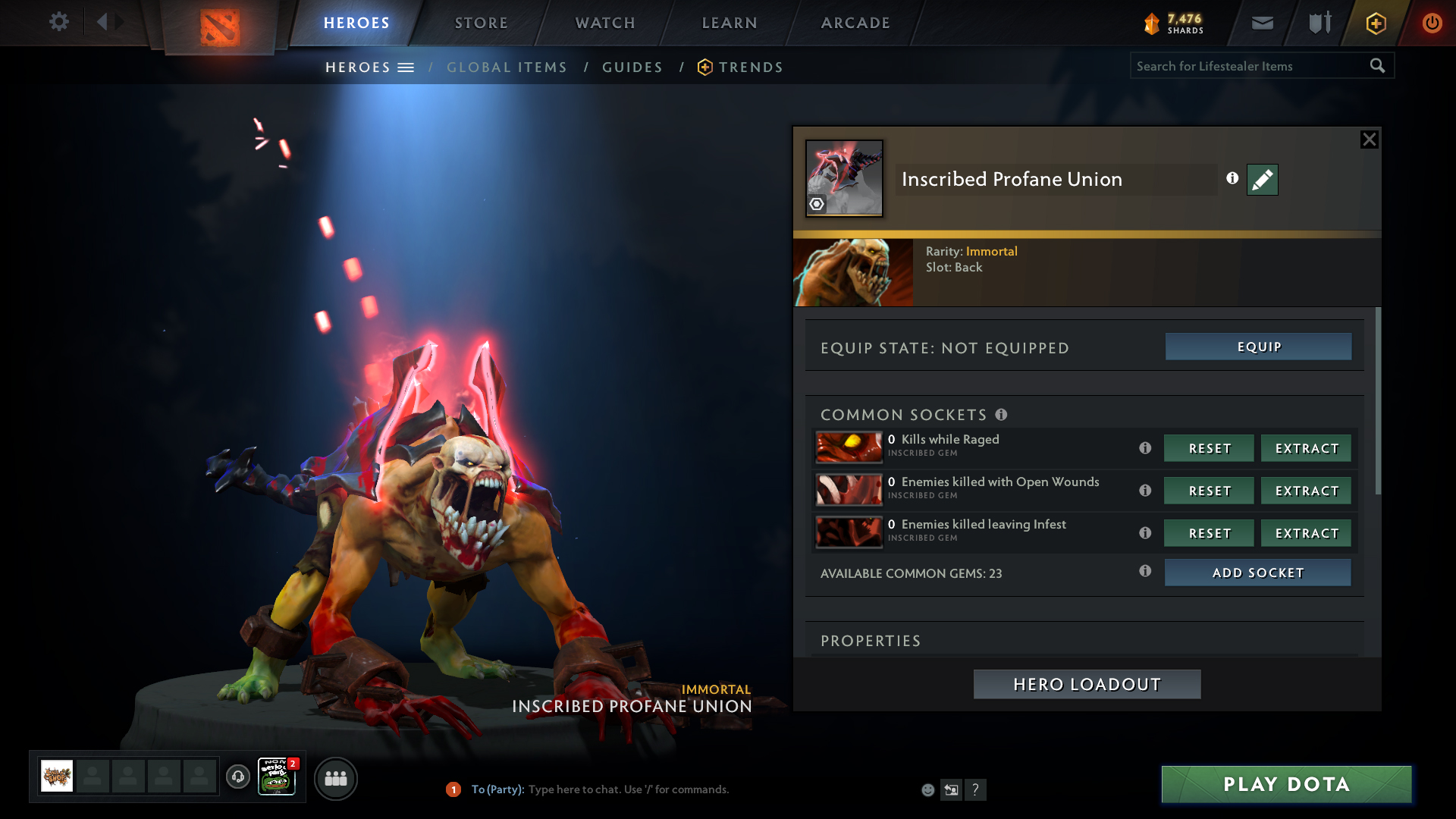
Task: Equip the Inscribed Profane Union item
Action: click(x=1258, y=347)
